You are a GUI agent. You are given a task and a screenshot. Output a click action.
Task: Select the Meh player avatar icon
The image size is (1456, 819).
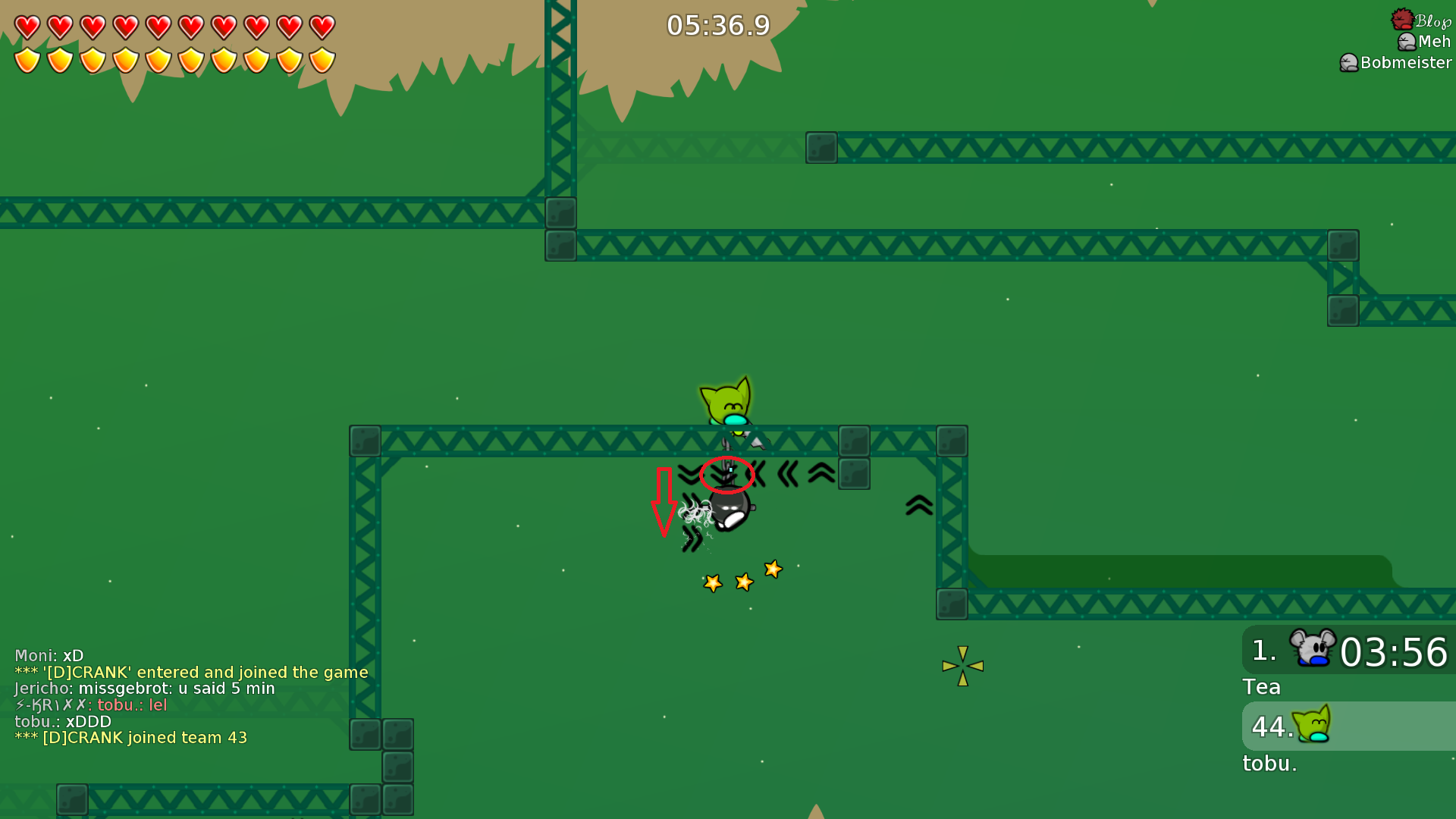point(1405,42)
